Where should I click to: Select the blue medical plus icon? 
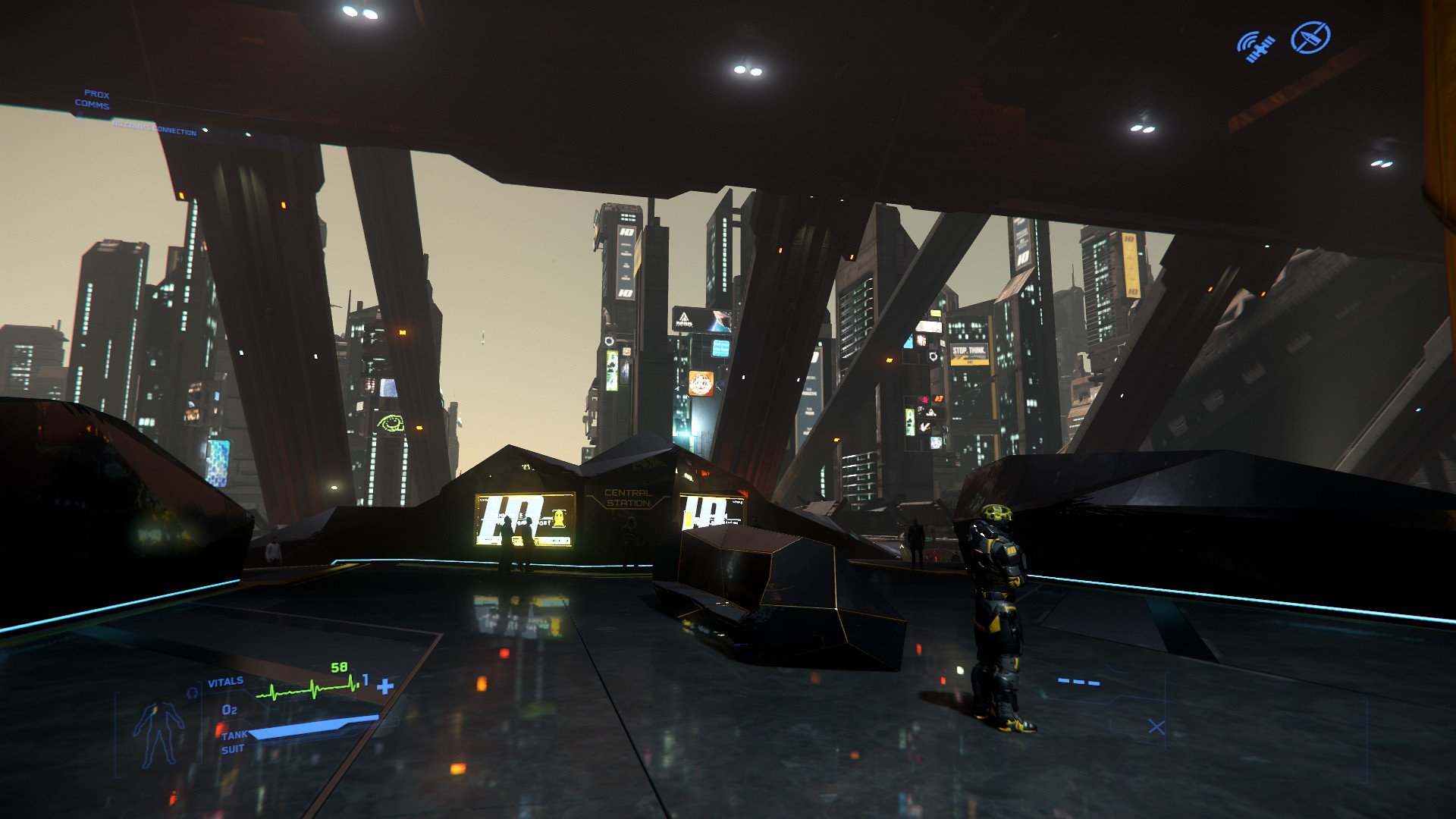click(x=385, y=686)
